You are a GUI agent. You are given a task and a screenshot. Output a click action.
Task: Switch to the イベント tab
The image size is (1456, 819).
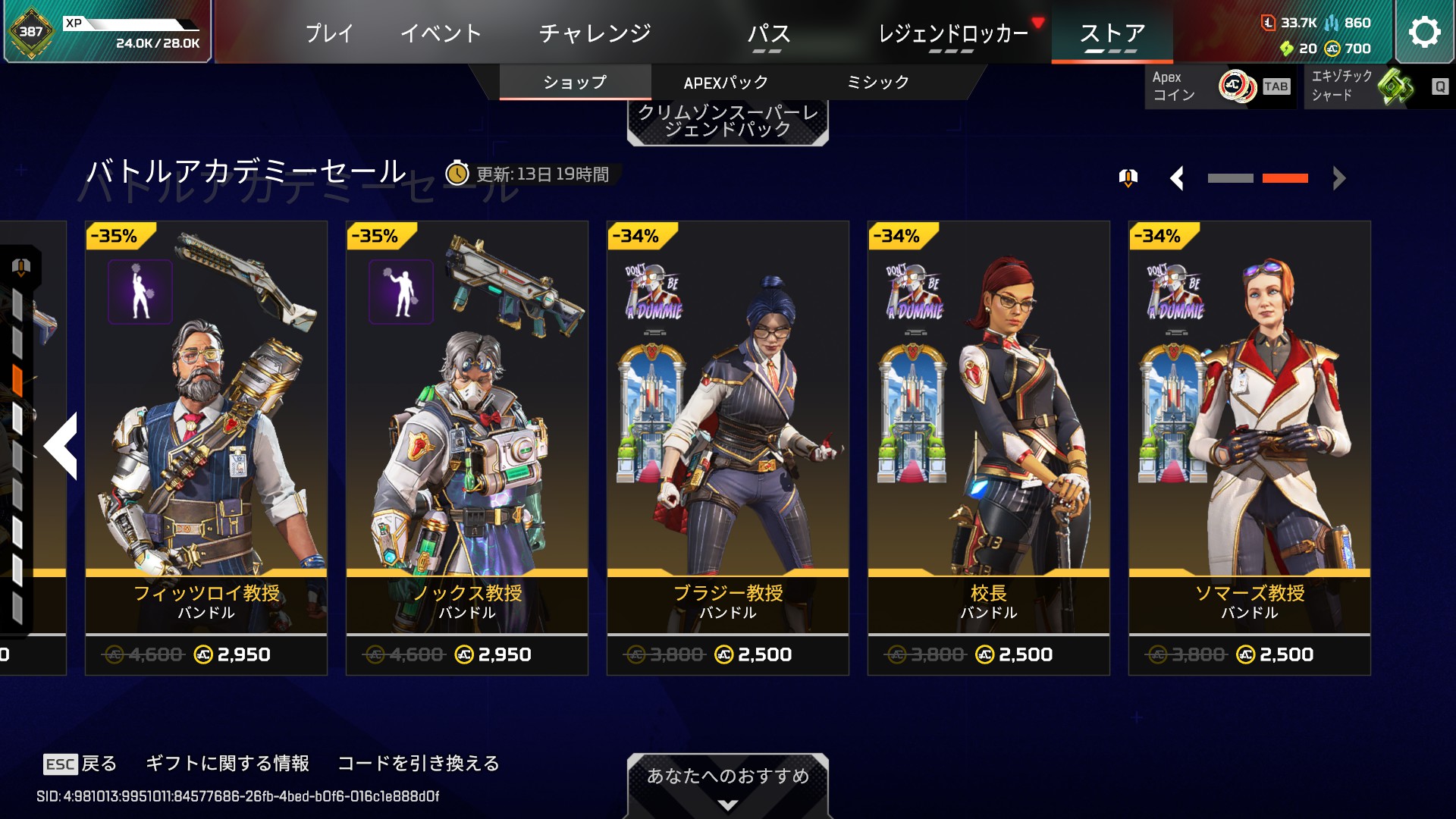[441, 33]
